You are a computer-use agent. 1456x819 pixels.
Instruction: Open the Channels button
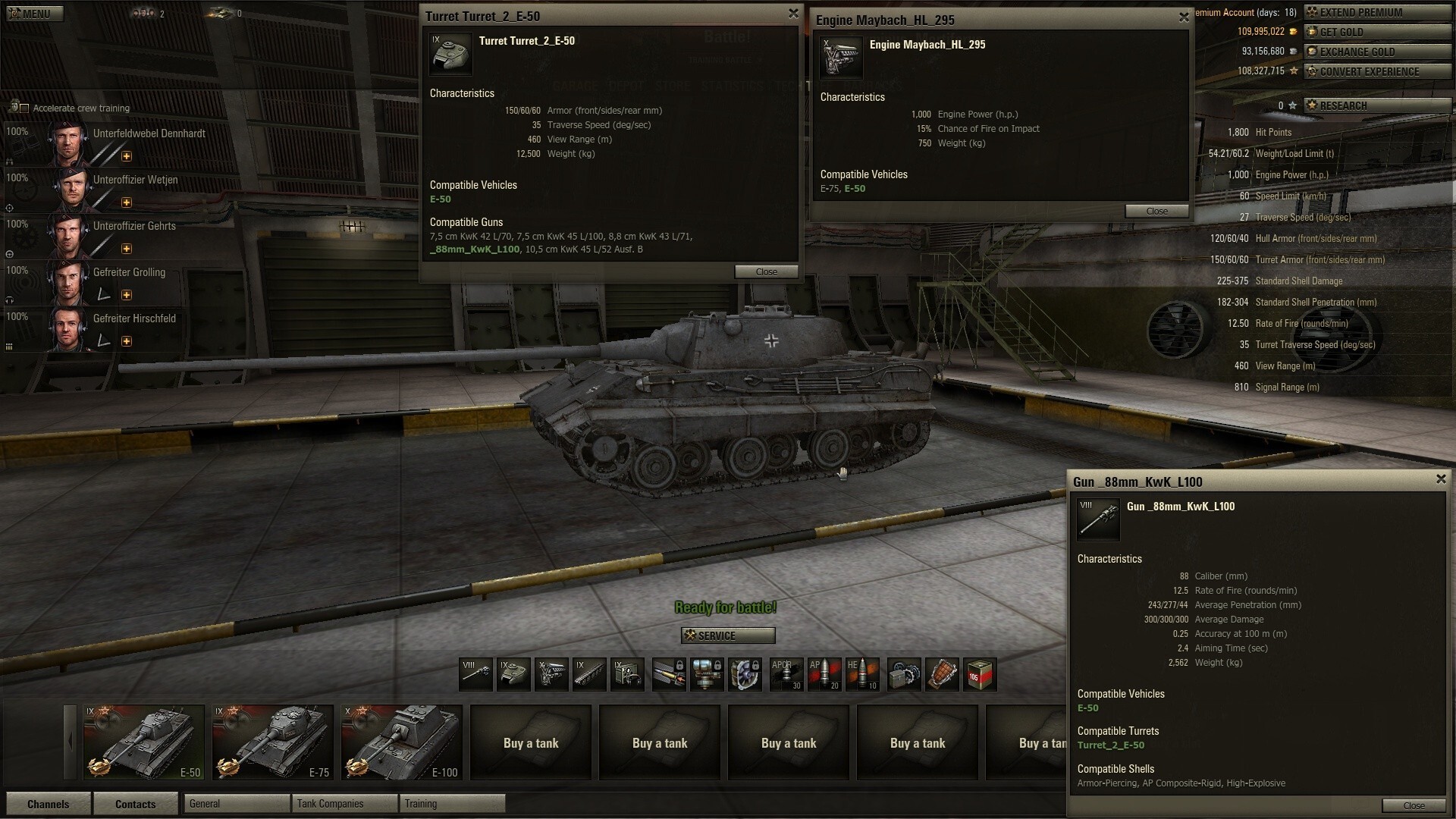(x=48, y=804)
